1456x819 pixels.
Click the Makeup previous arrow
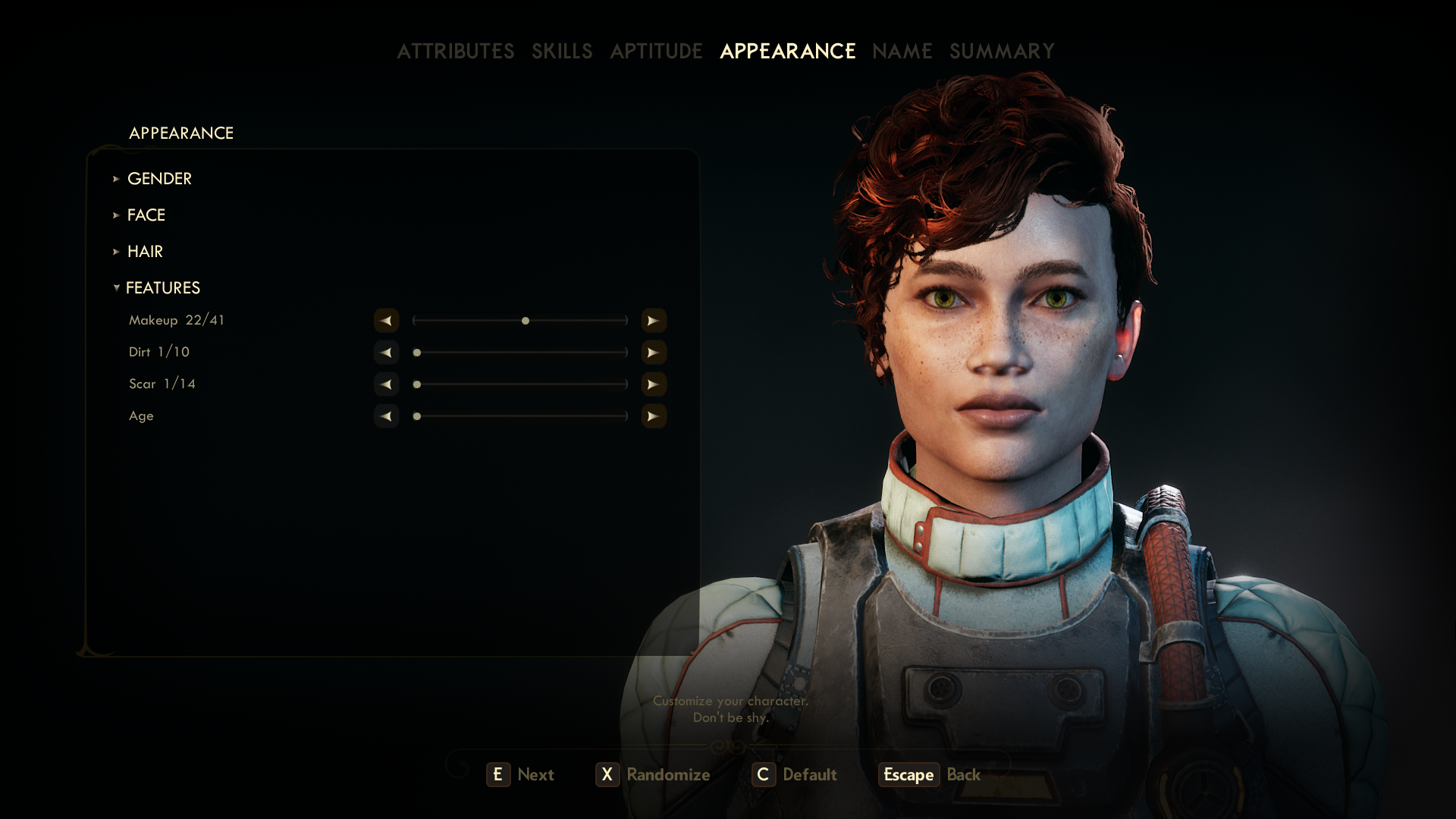click(x=386, y=321)
